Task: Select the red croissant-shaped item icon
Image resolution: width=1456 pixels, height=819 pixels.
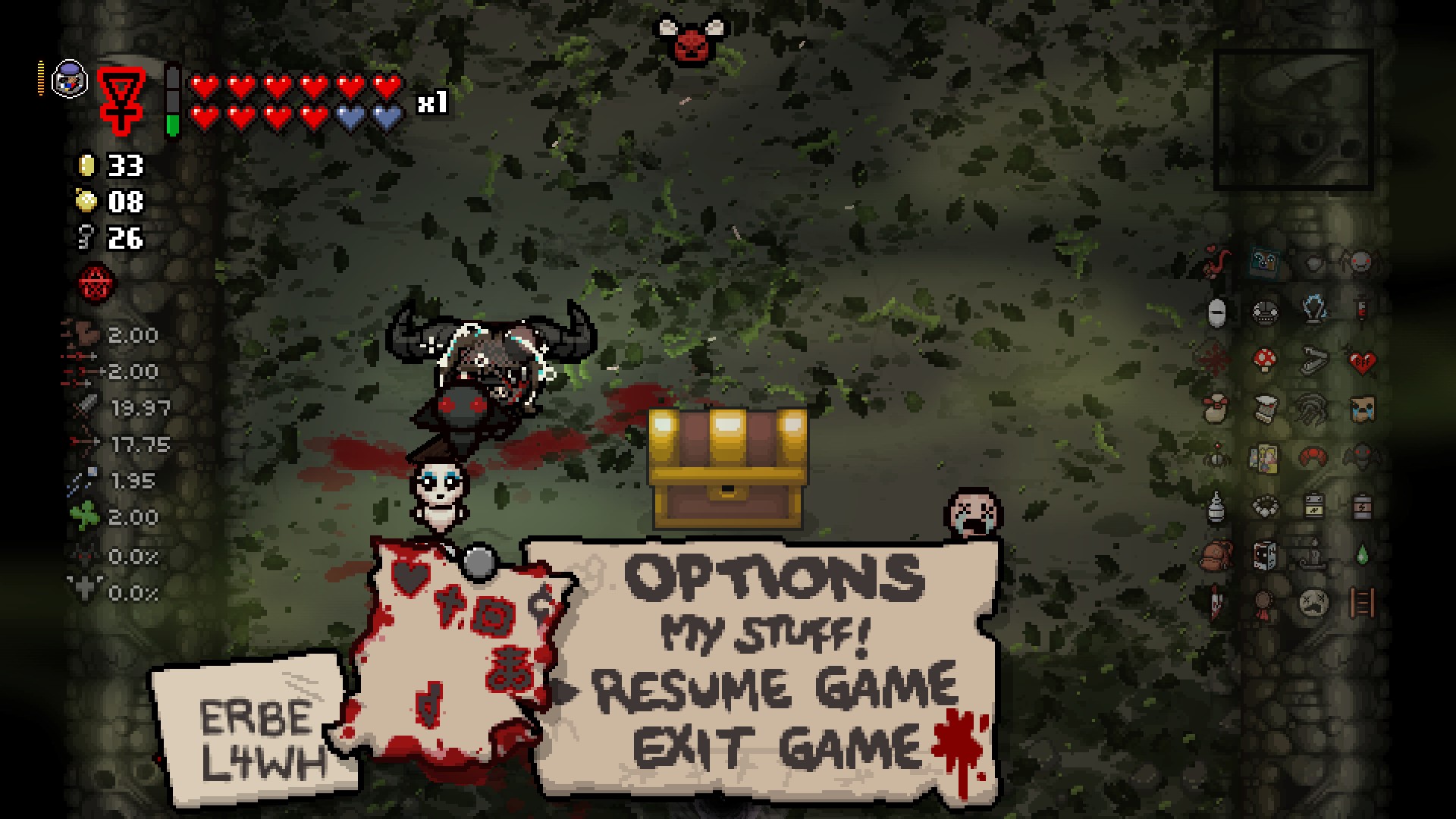Action: click(x=1313, y=457)
